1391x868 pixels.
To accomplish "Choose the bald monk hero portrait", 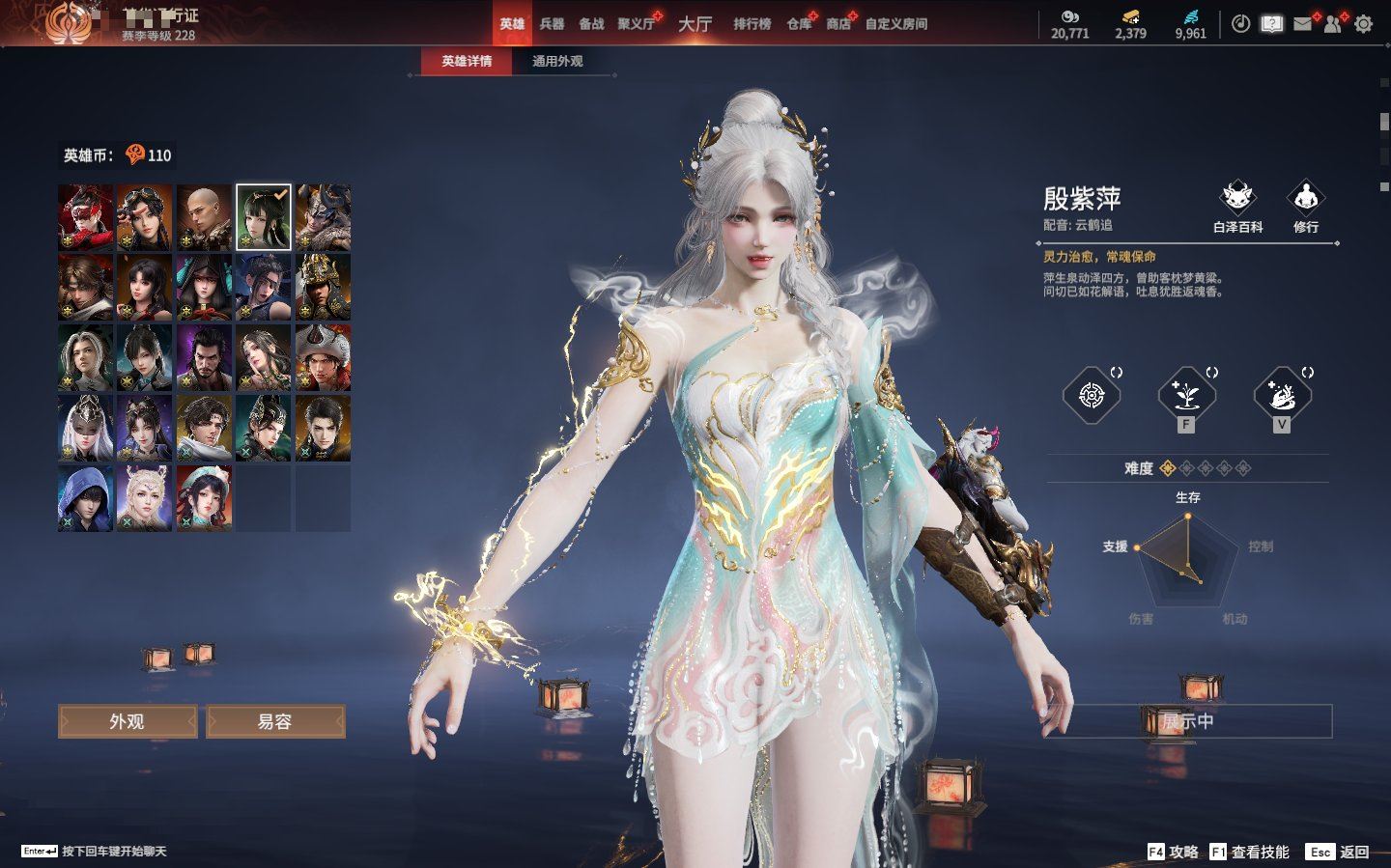I will [204, 217].
